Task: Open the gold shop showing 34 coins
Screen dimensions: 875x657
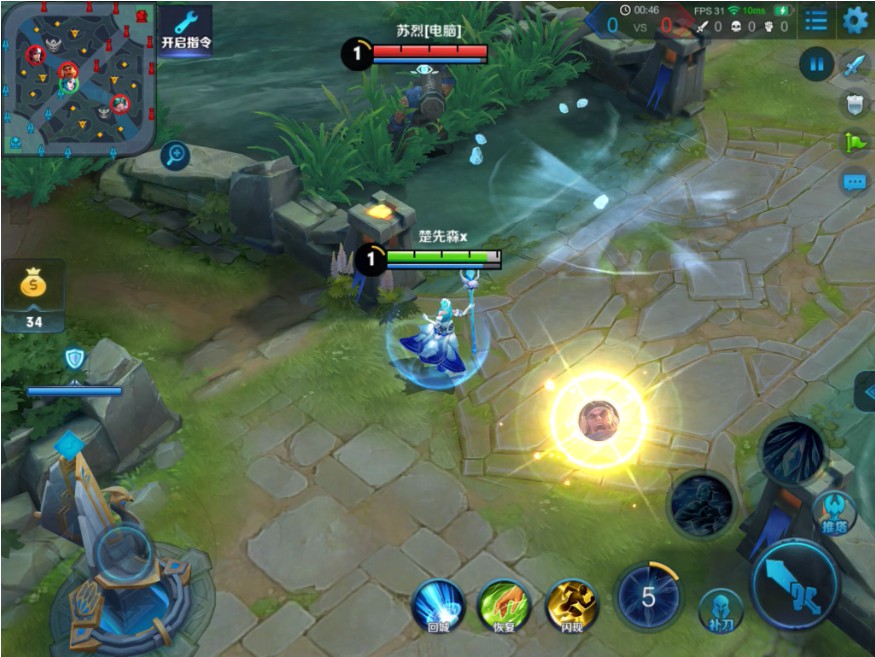Action: pos(34,294)
